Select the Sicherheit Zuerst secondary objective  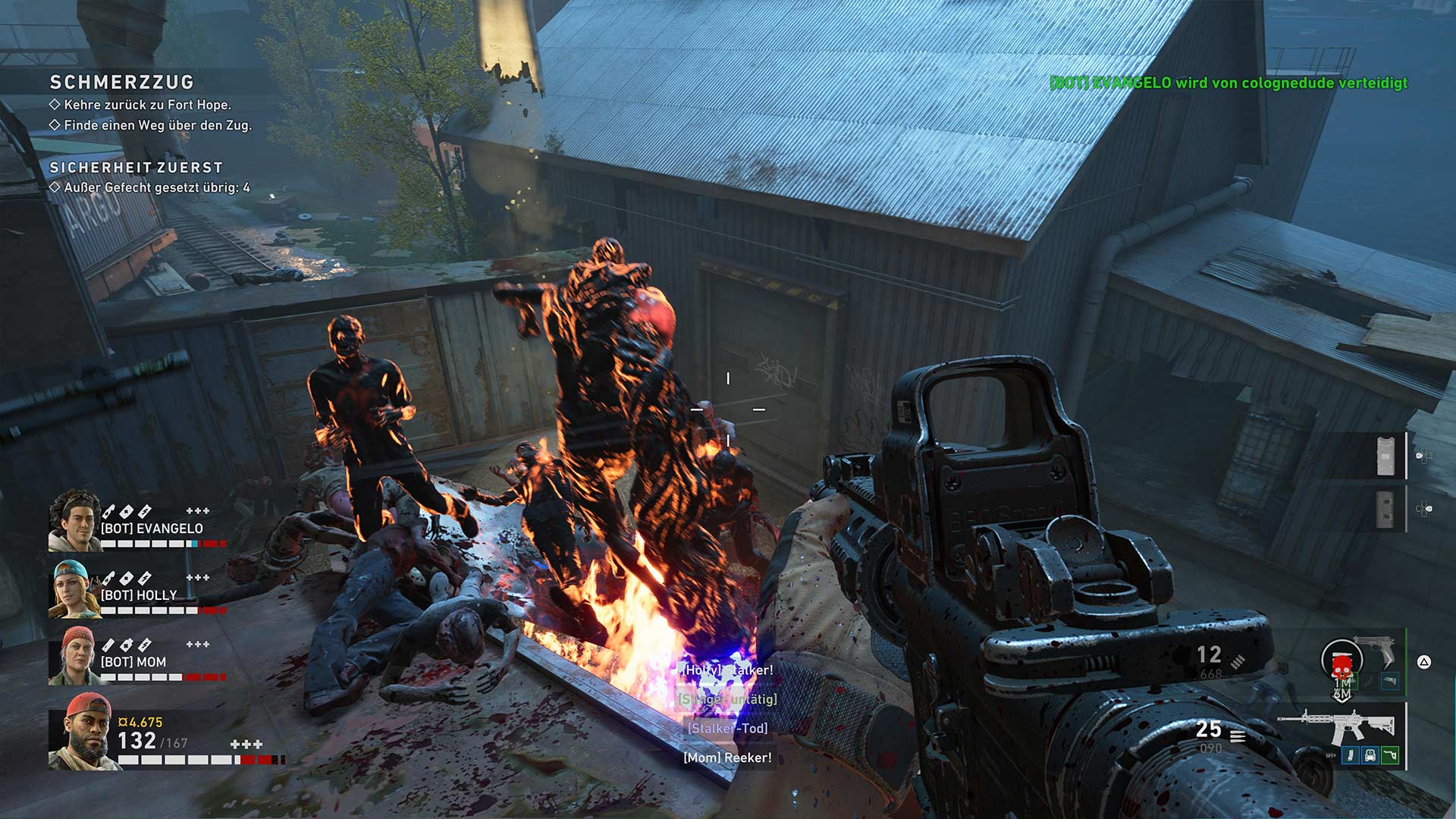click(136, 168)
